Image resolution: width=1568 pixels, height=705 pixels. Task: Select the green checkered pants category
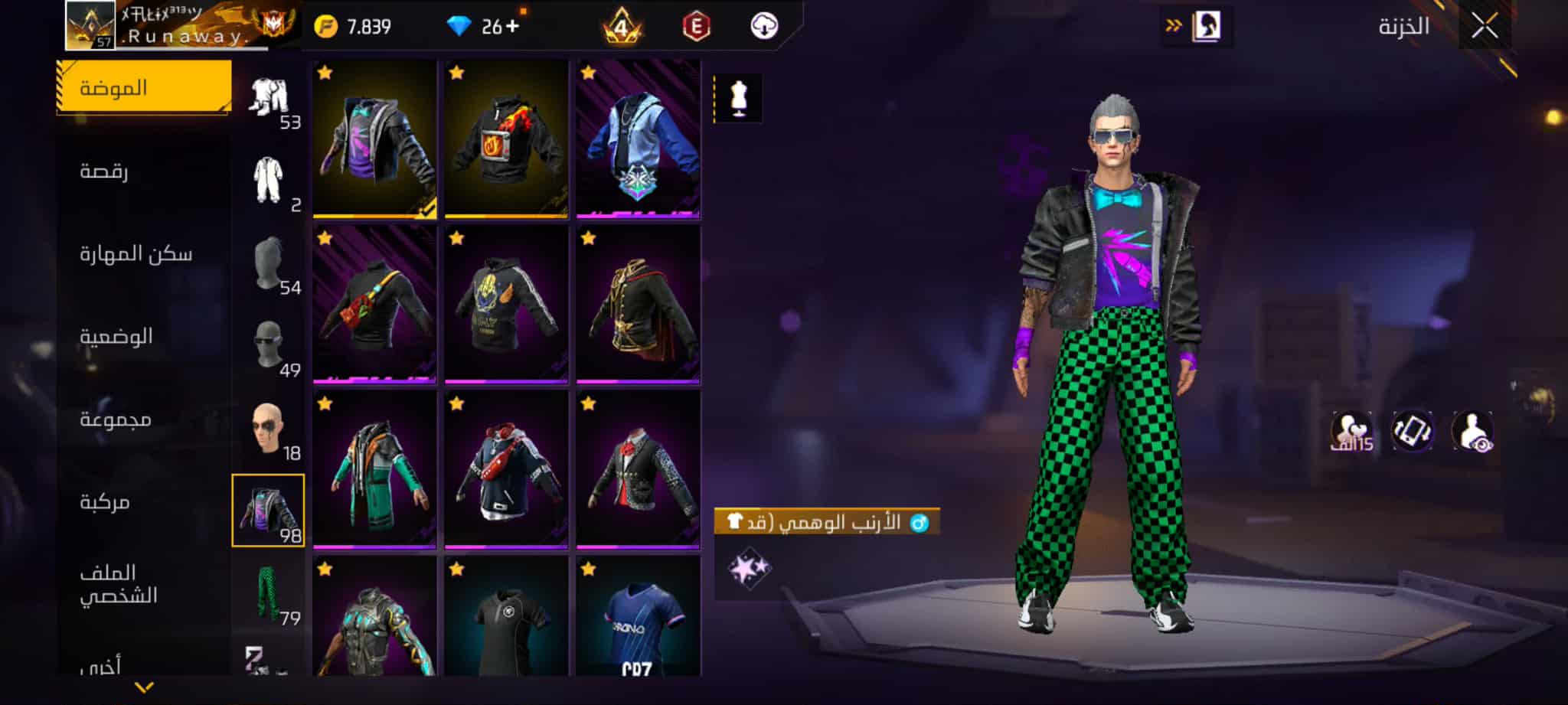269,594
